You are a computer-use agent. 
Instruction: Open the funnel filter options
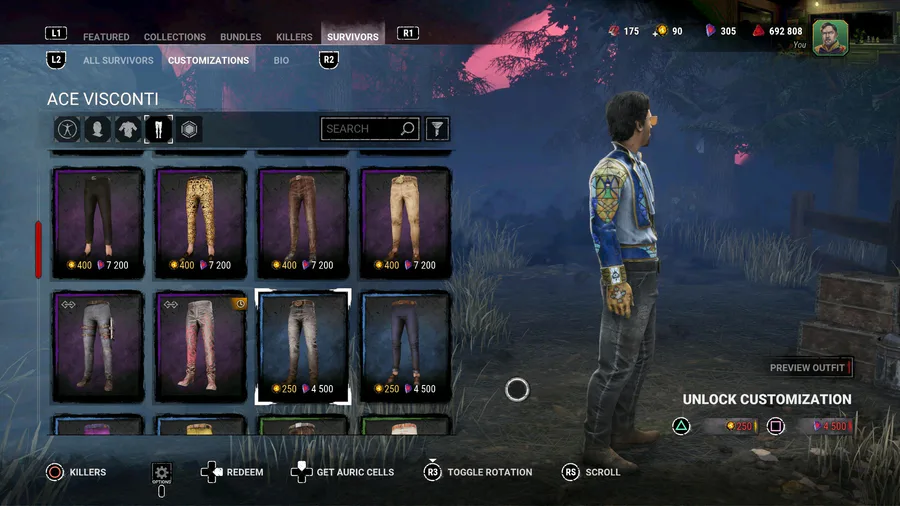(x=437, y=129)
